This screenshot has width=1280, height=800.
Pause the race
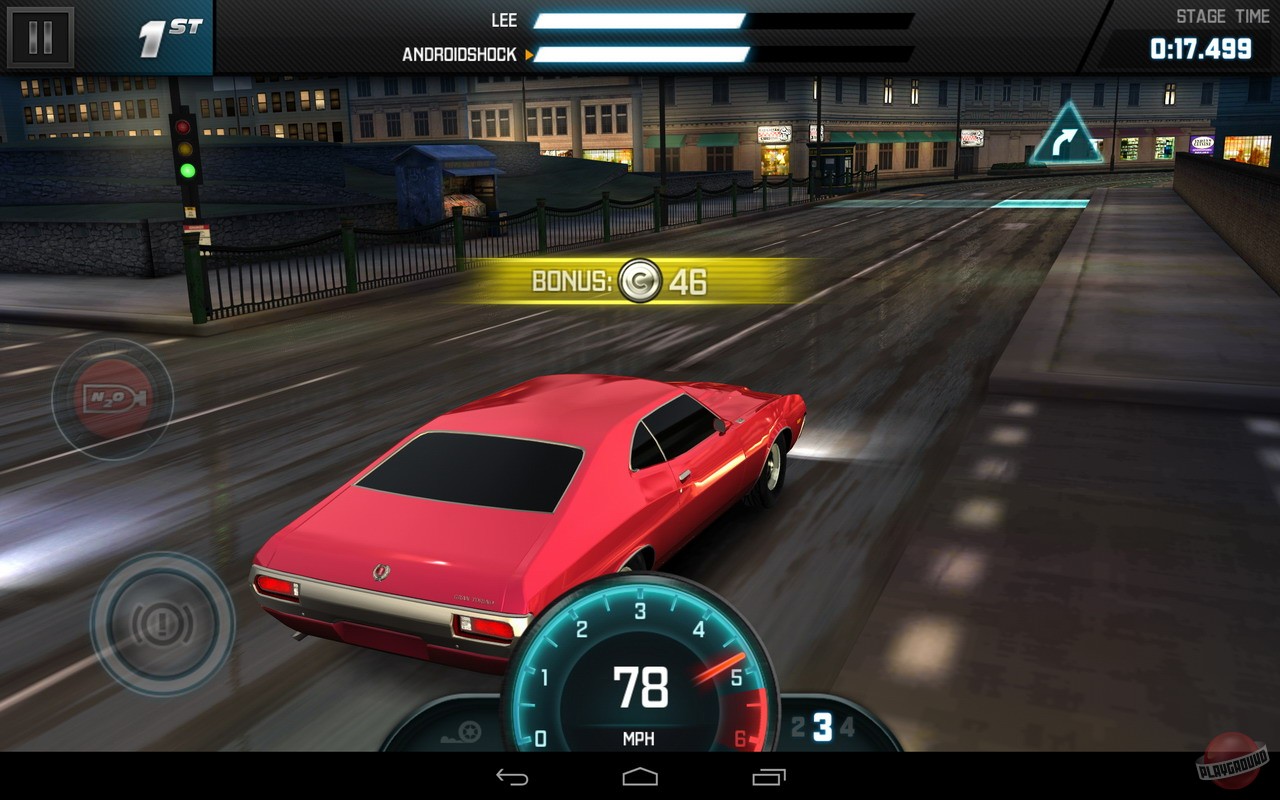pos(38,38)
